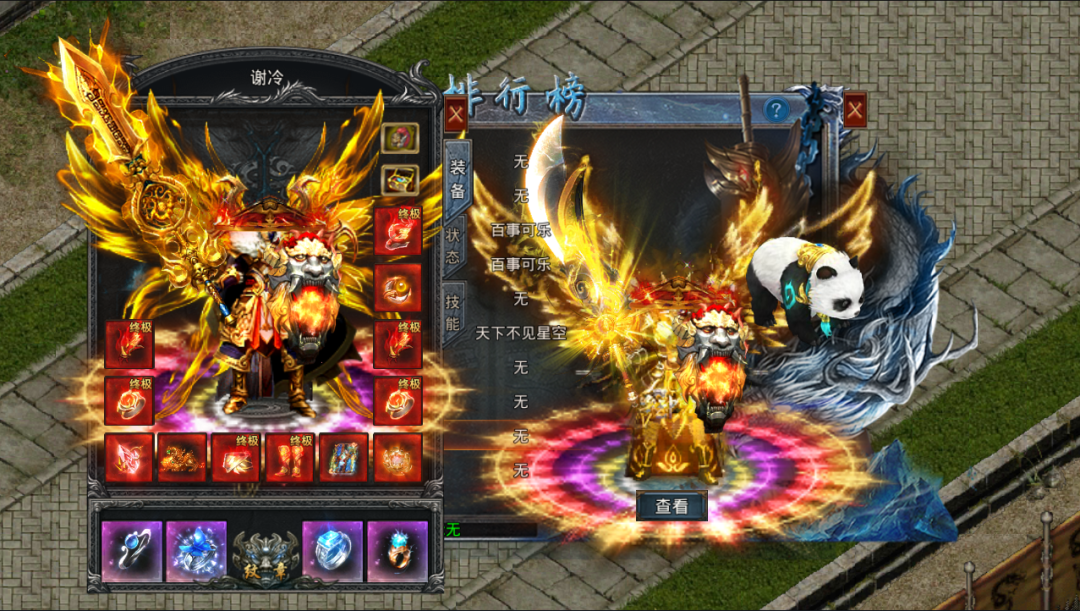Close the character equipment panel

[x=455, y=113]
